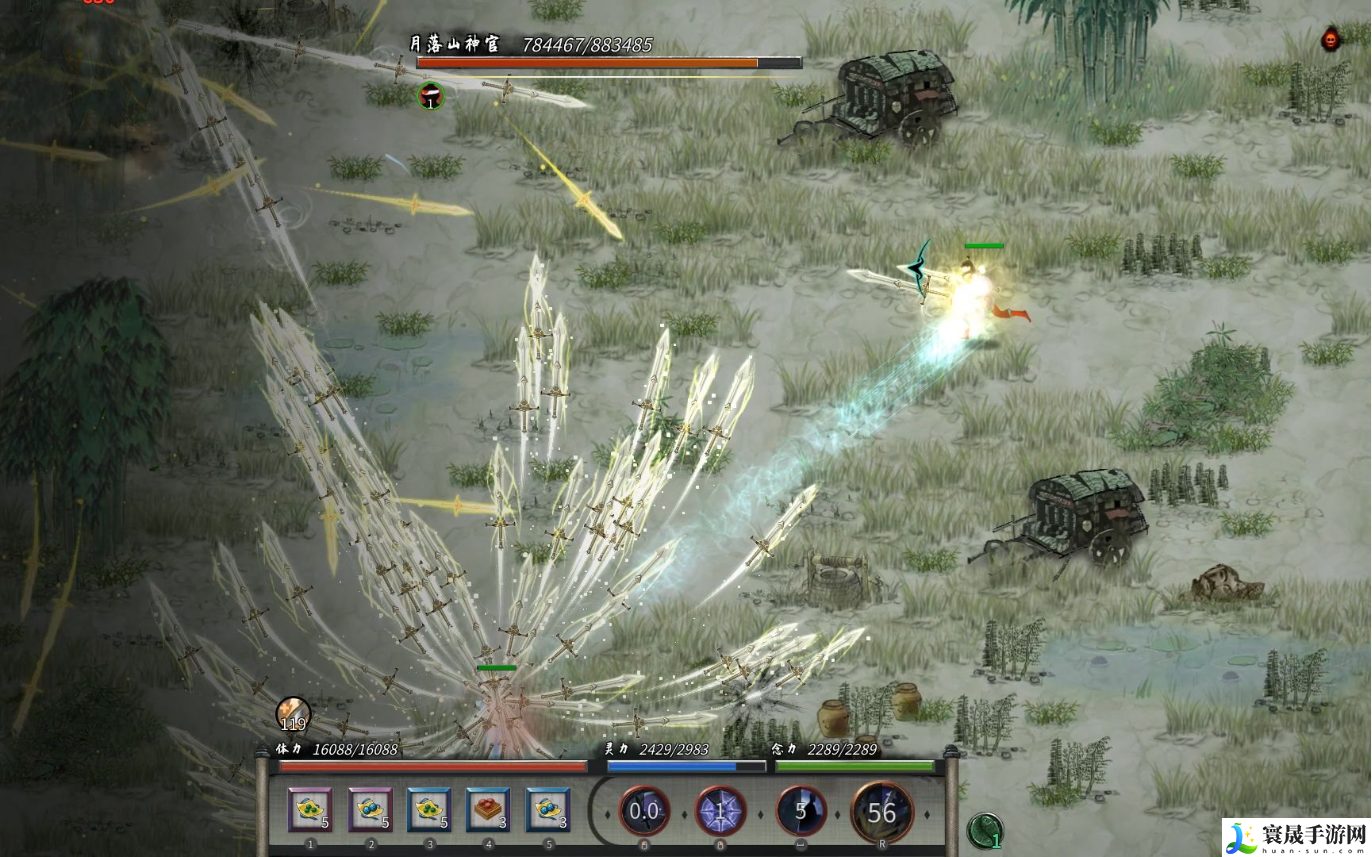Activate the large ultimate skill showing 56
The image size is (1372, 857).
click(881, 812)
